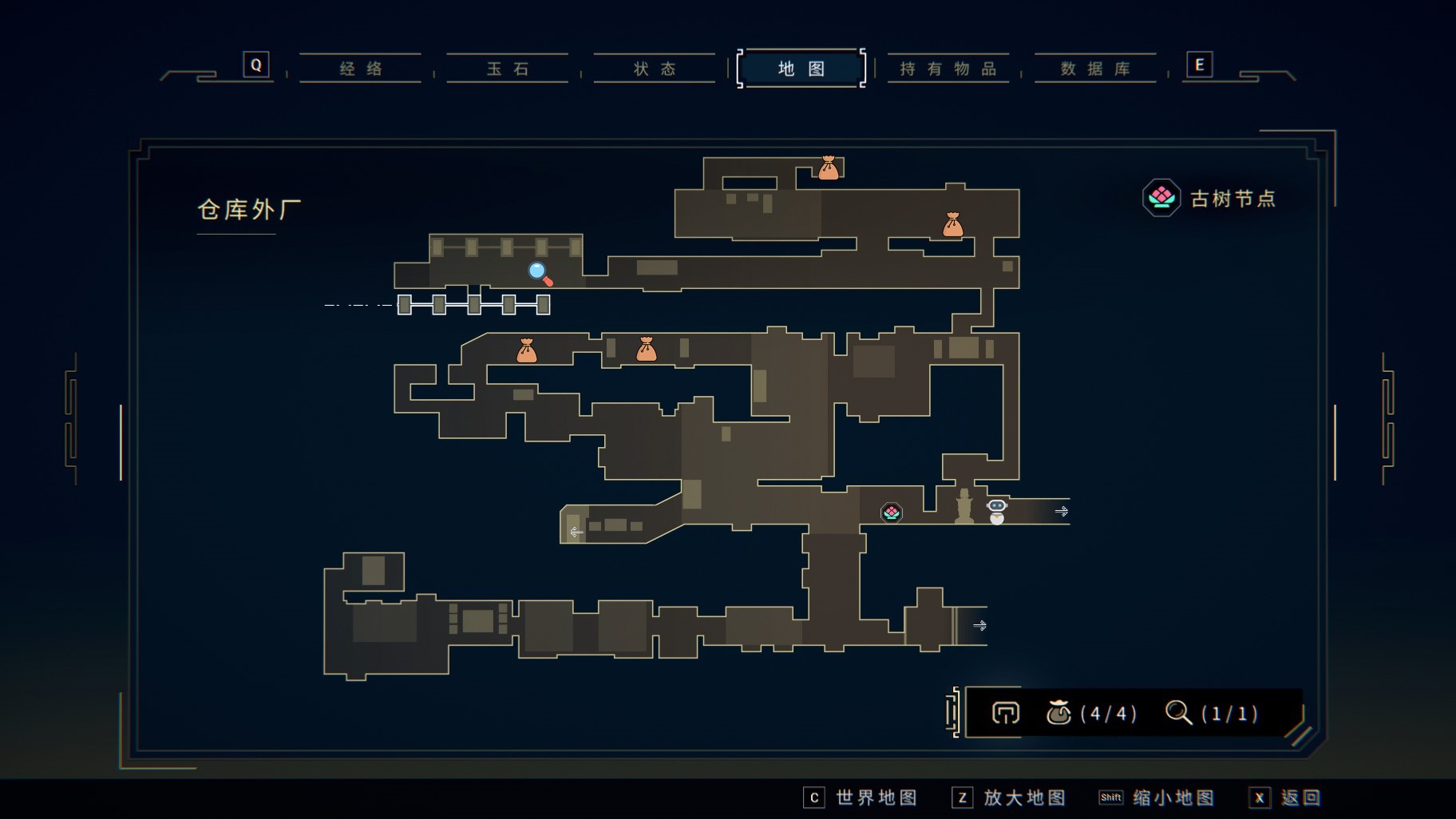
Task: Click the active 地图 tab
Action: 801,69
